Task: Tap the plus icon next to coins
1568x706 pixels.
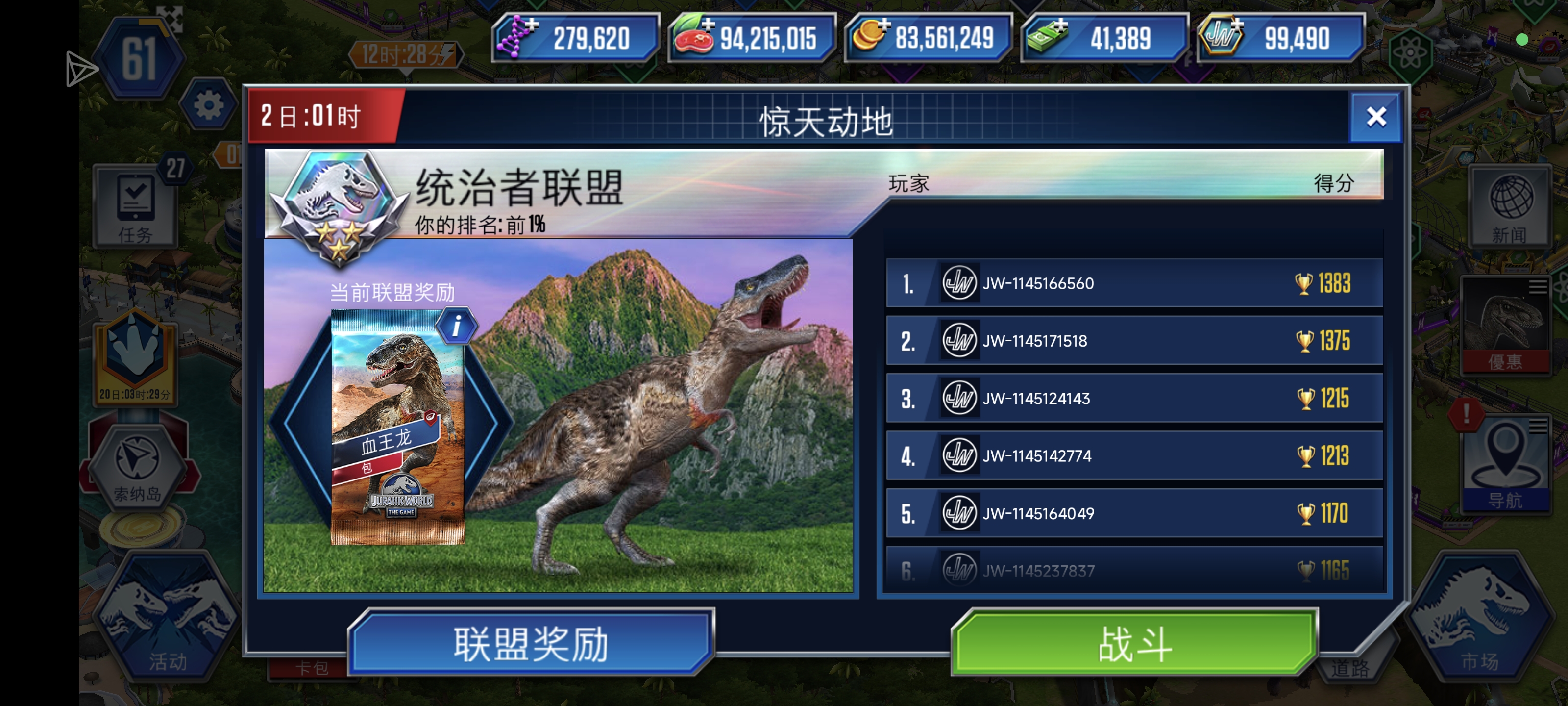Action: 884,25
